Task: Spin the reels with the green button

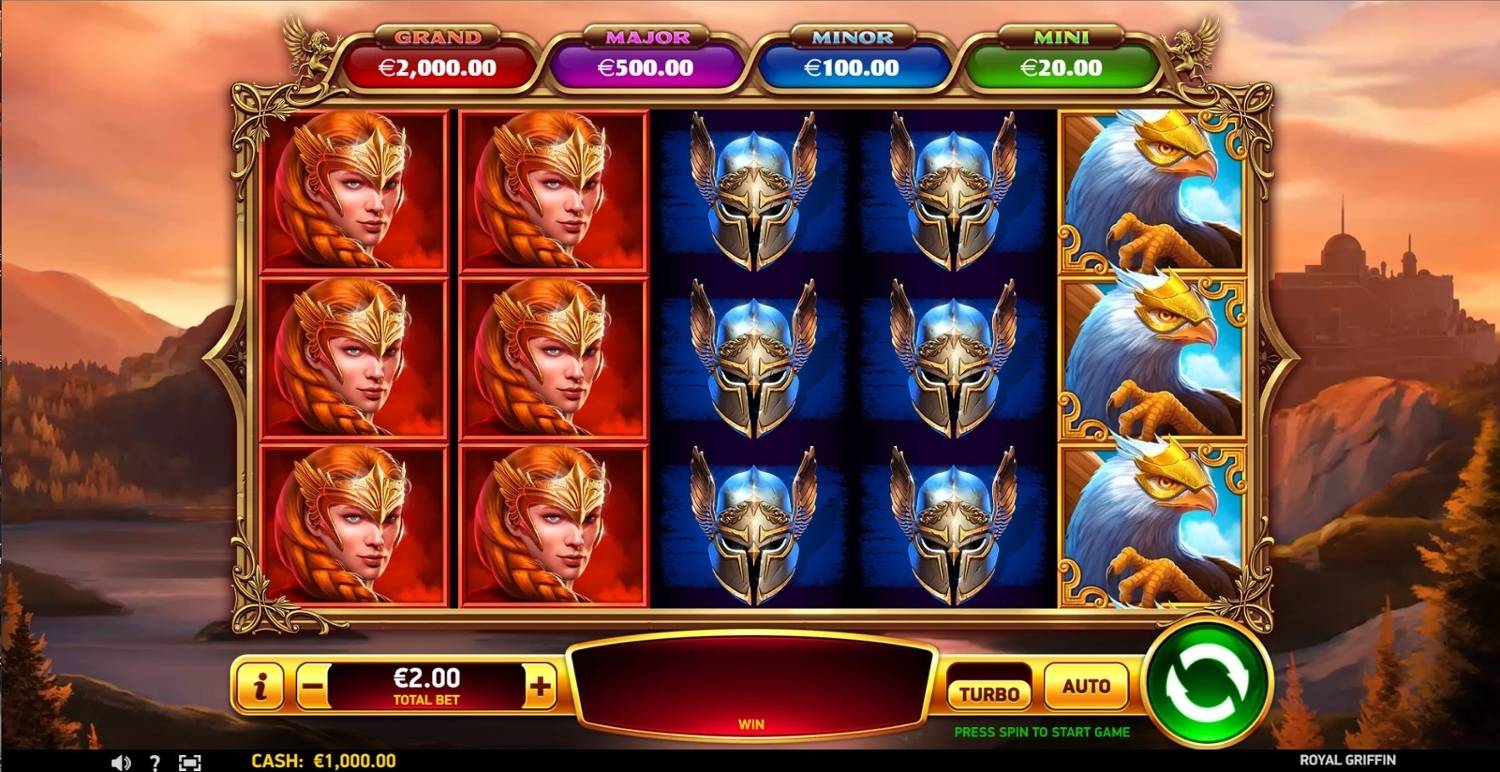Action: pos(1207,684)
